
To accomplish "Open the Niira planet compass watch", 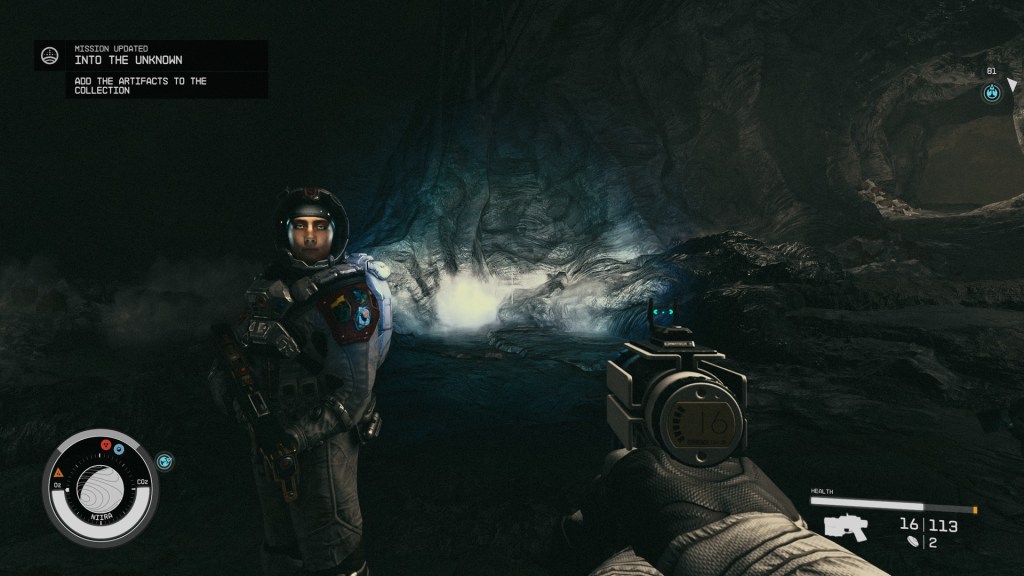I will pos(99,486).
